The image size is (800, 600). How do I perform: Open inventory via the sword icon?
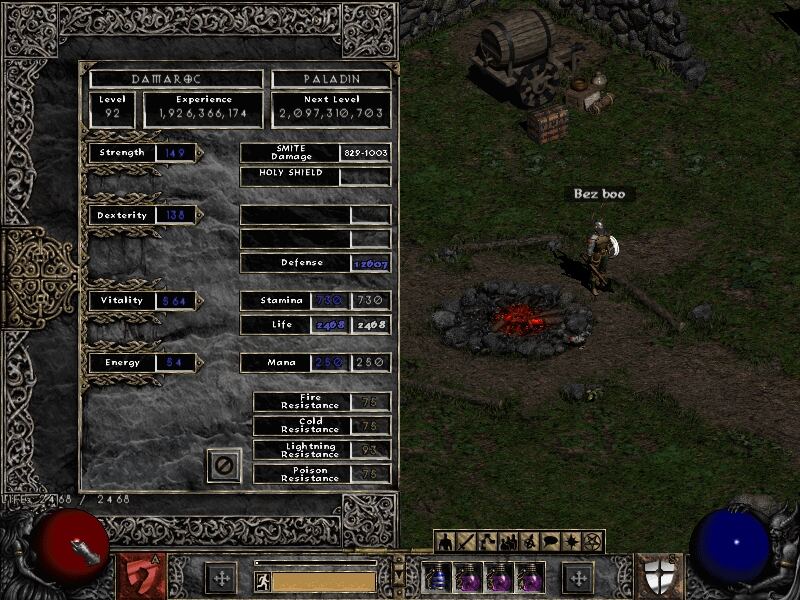[x=466, y=542]
